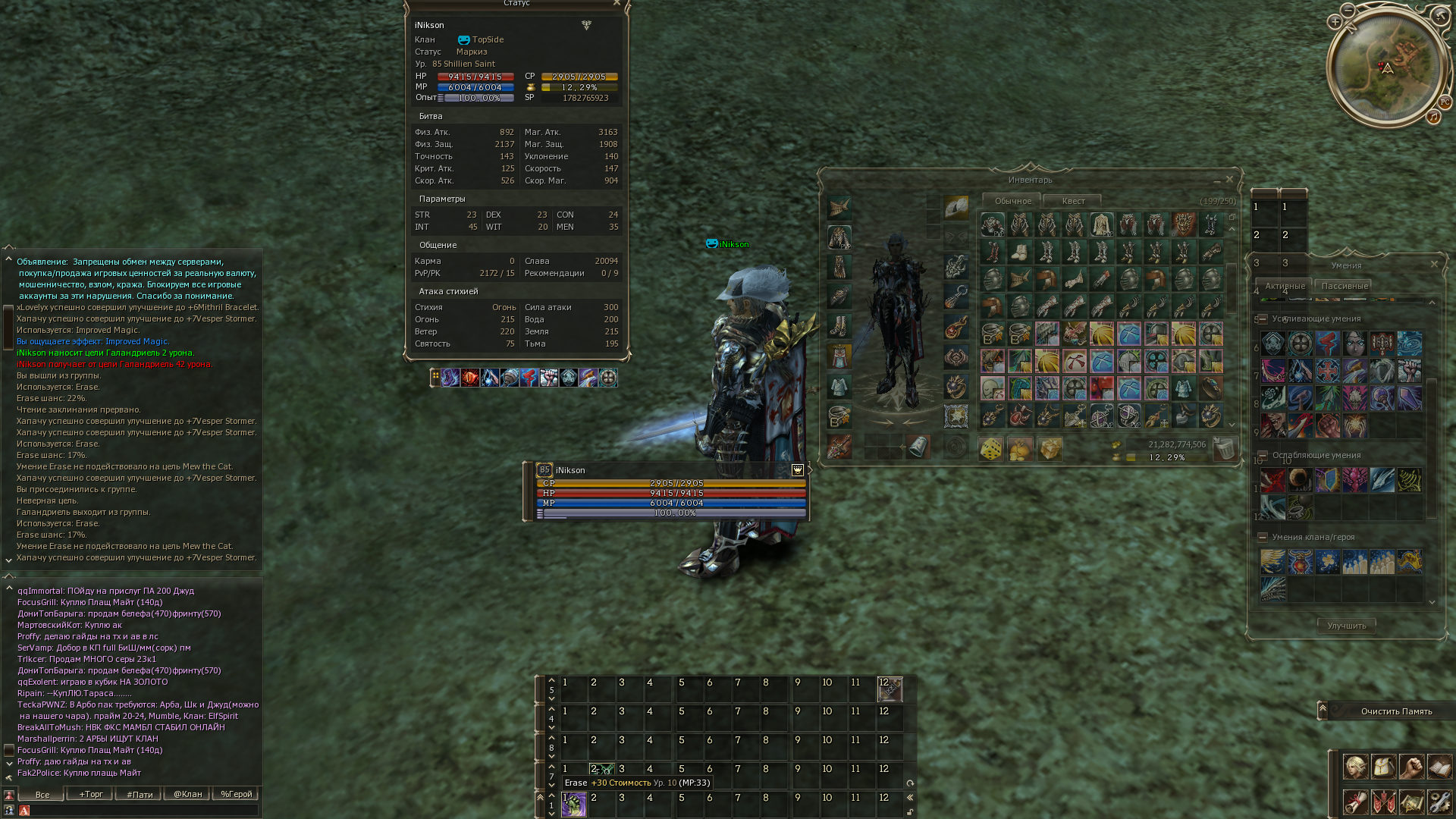1456x819 pixels.
Task: Open the Actions fist icon at bottom right
Action: click(1411, 767)
